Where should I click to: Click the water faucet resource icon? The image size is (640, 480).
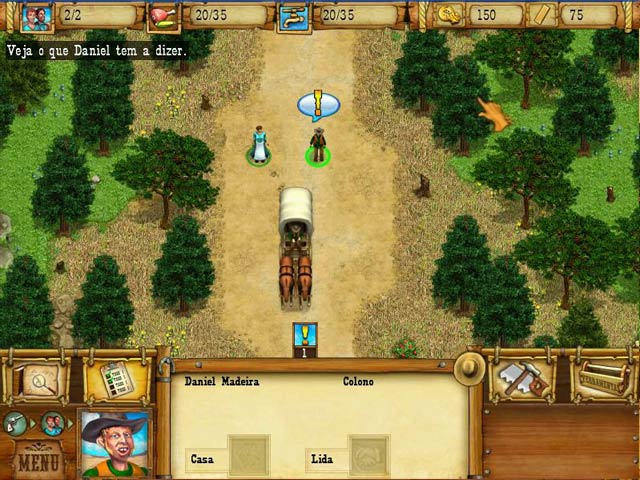tap(294, 16)
